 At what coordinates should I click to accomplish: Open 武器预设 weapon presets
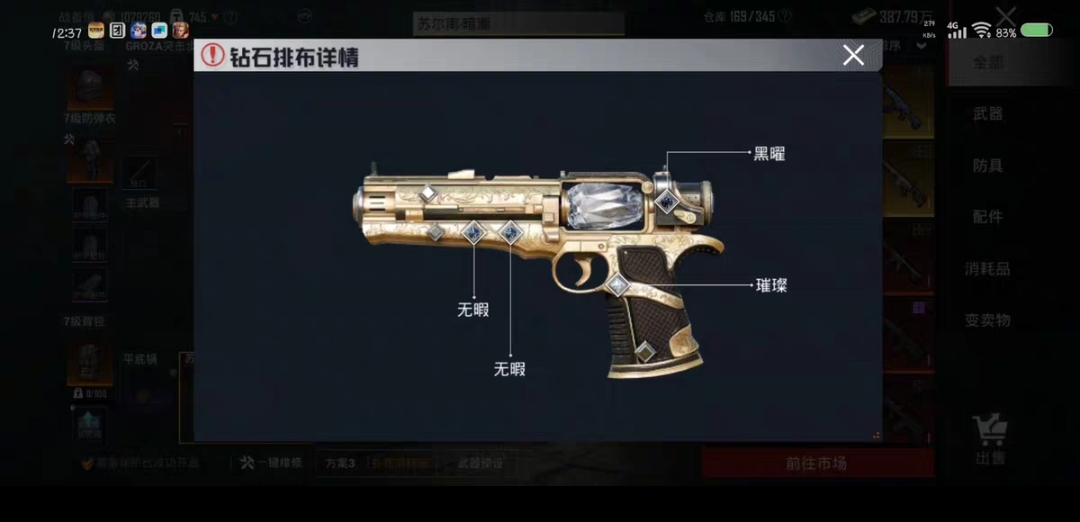481,463
